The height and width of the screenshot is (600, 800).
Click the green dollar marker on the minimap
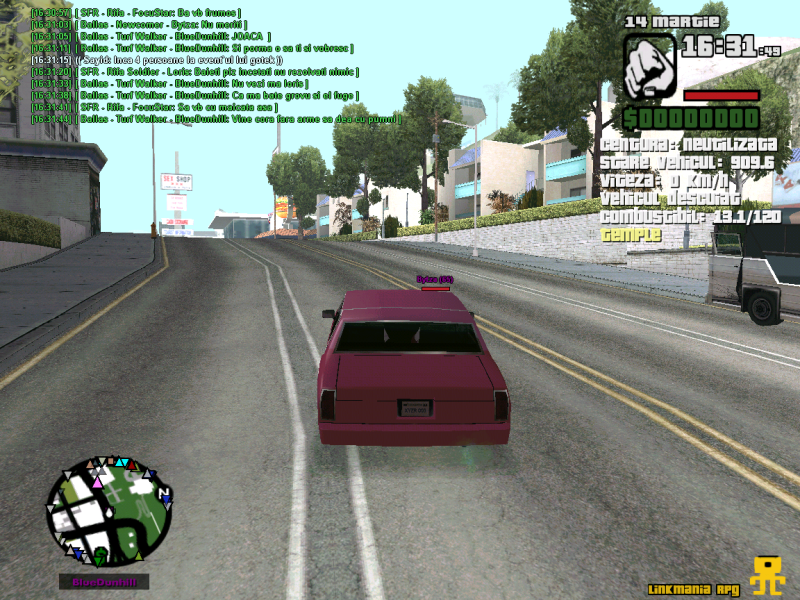(100, 552)
